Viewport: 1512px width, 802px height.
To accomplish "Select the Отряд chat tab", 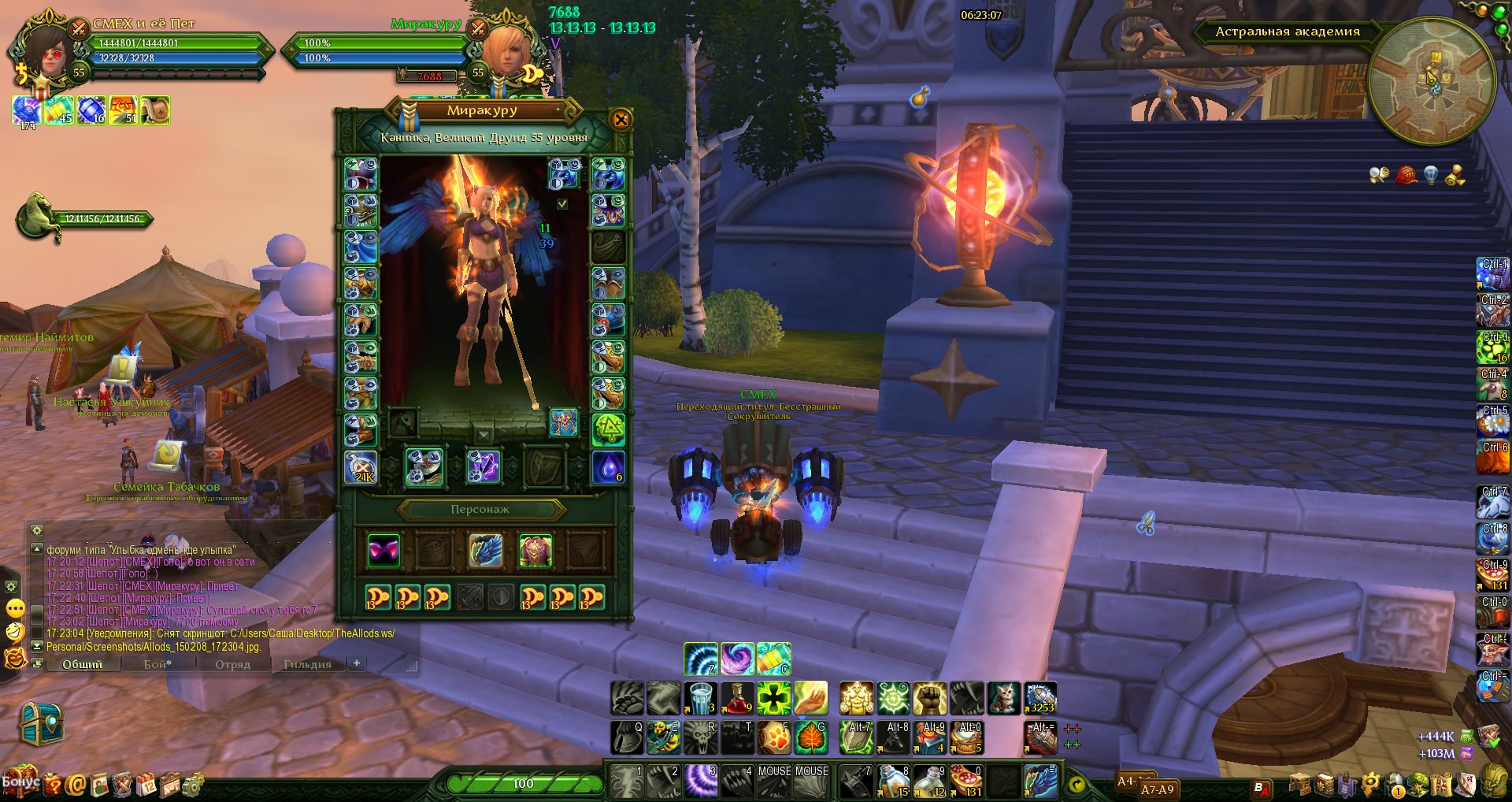I will point(232,664).
